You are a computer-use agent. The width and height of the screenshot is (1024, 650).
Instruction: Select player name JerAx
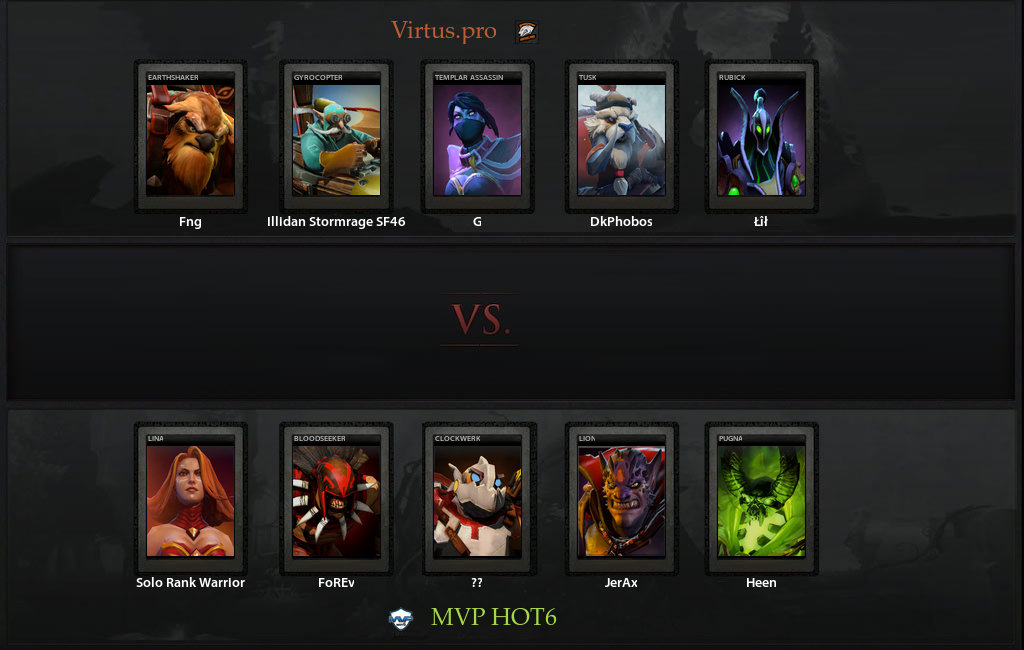621,582
